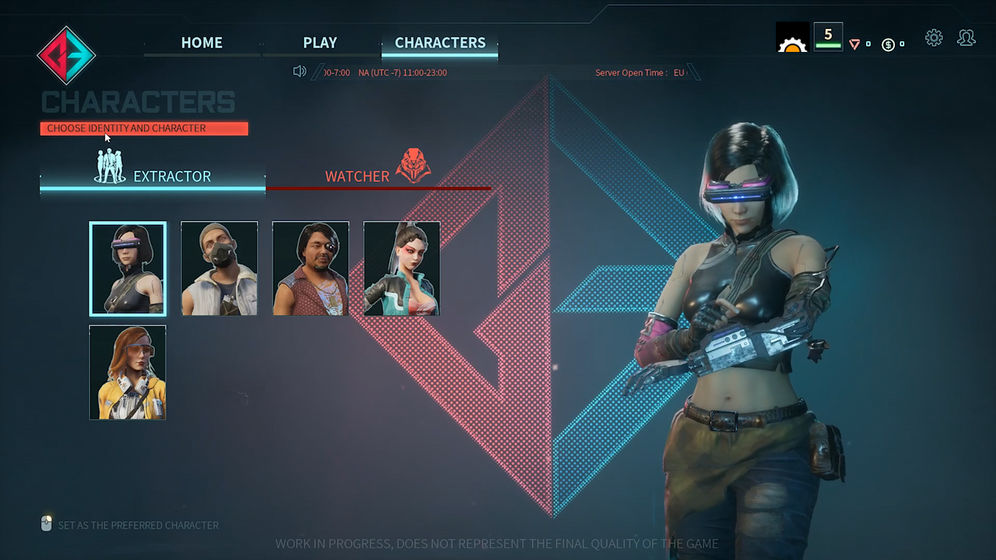This screenshot has height=560, width=996.
Task: Click the game logo emblem
Action: [66, 54]
